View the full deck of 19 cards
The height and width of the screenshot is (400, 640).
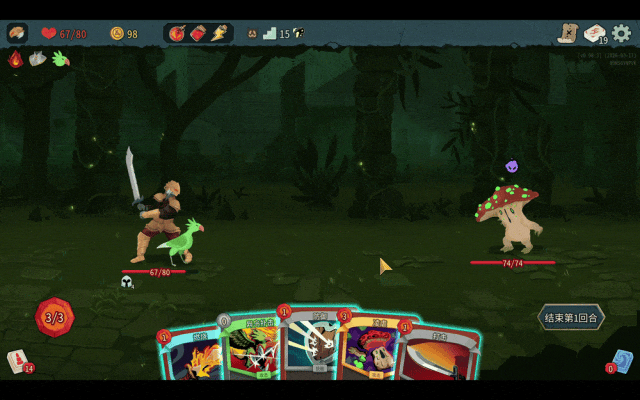[595, 33]
